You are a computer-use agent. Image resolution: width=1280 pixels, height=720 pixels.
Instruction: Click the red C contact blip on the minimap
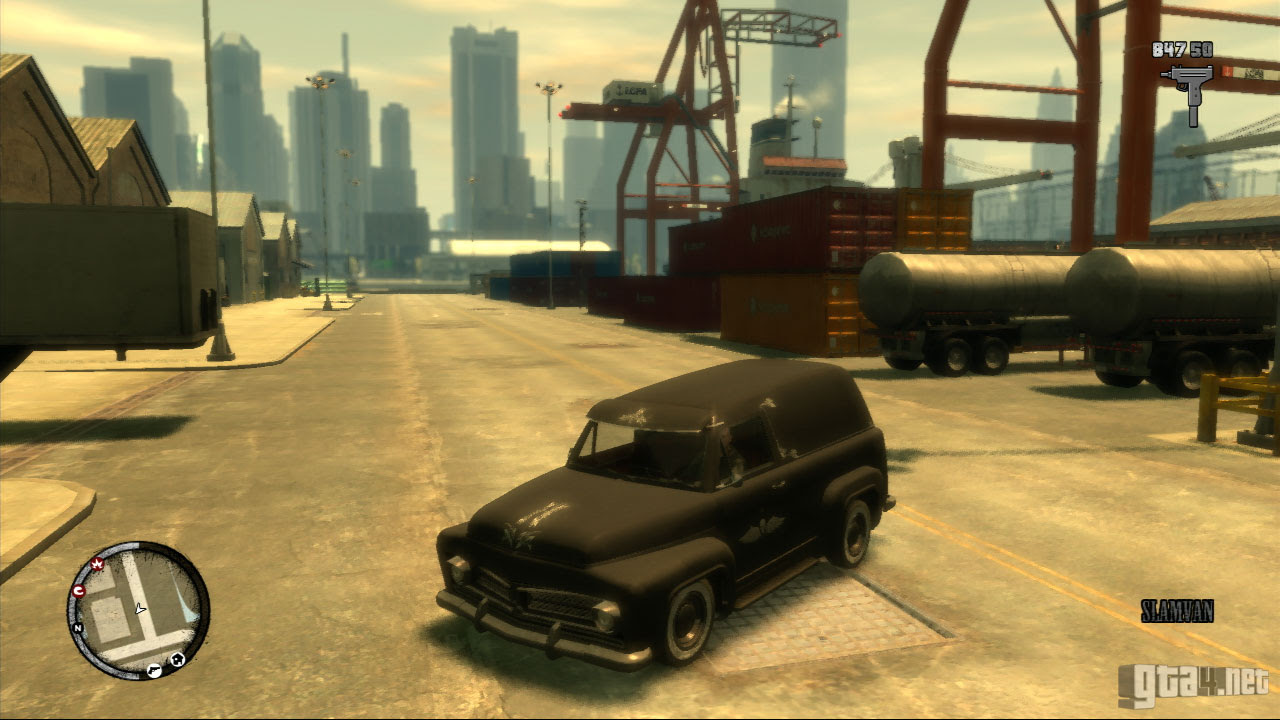(x=78, y=590)
